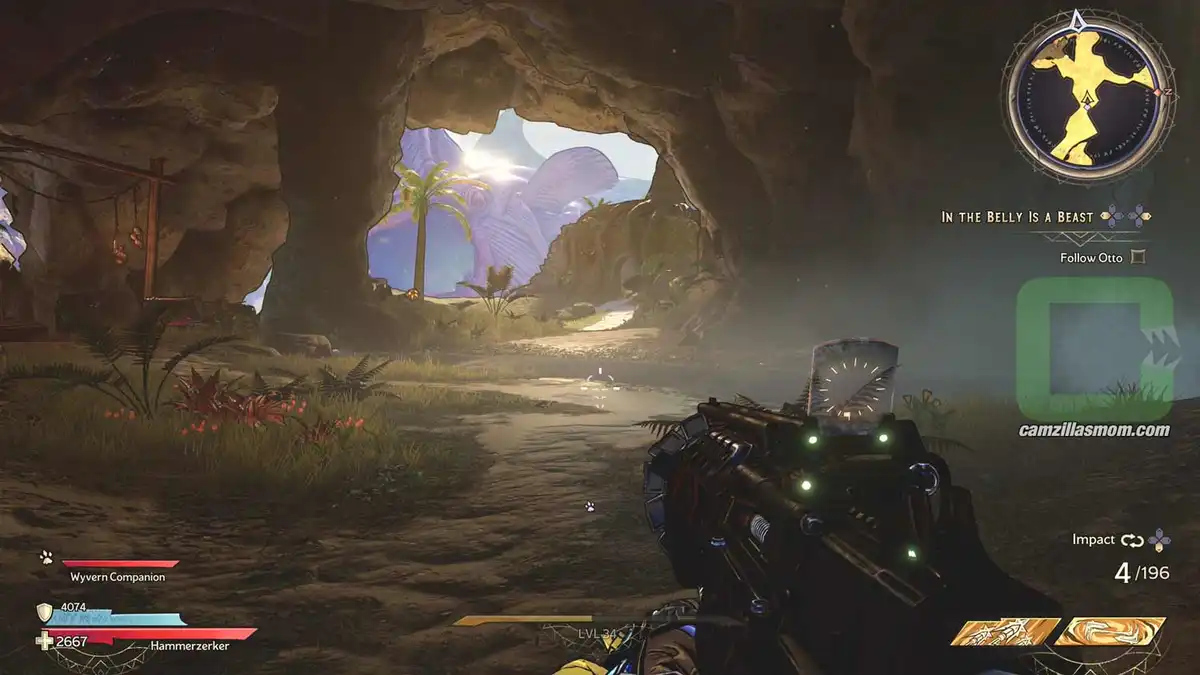This screenshot has width=1200, height=675.
Task: Select the "In the Belly Is a Beast" quest tracker
Action: [x=1019, y=216]
